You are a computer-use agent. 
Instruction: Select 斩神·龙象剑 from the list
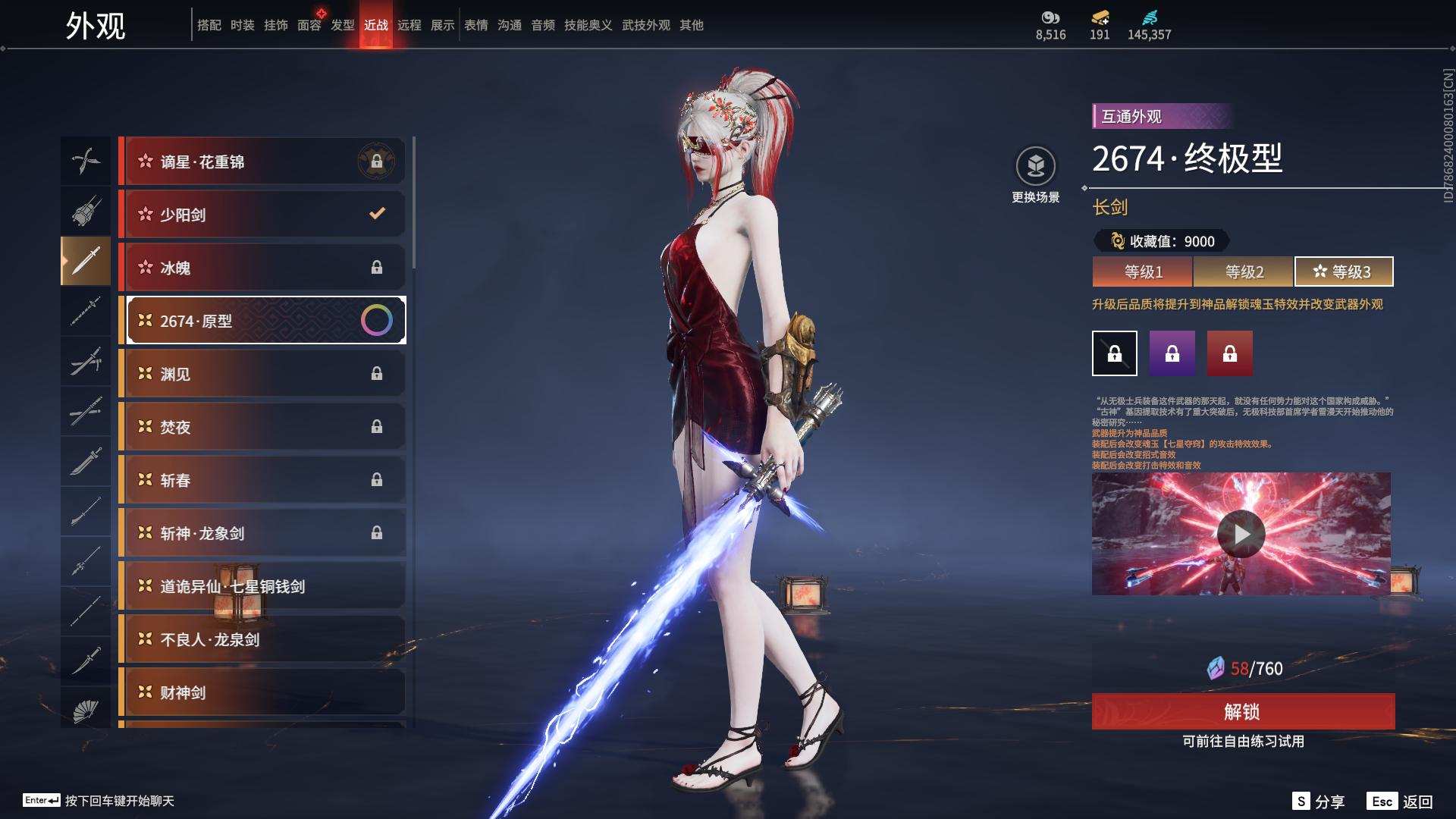[262, 533]
